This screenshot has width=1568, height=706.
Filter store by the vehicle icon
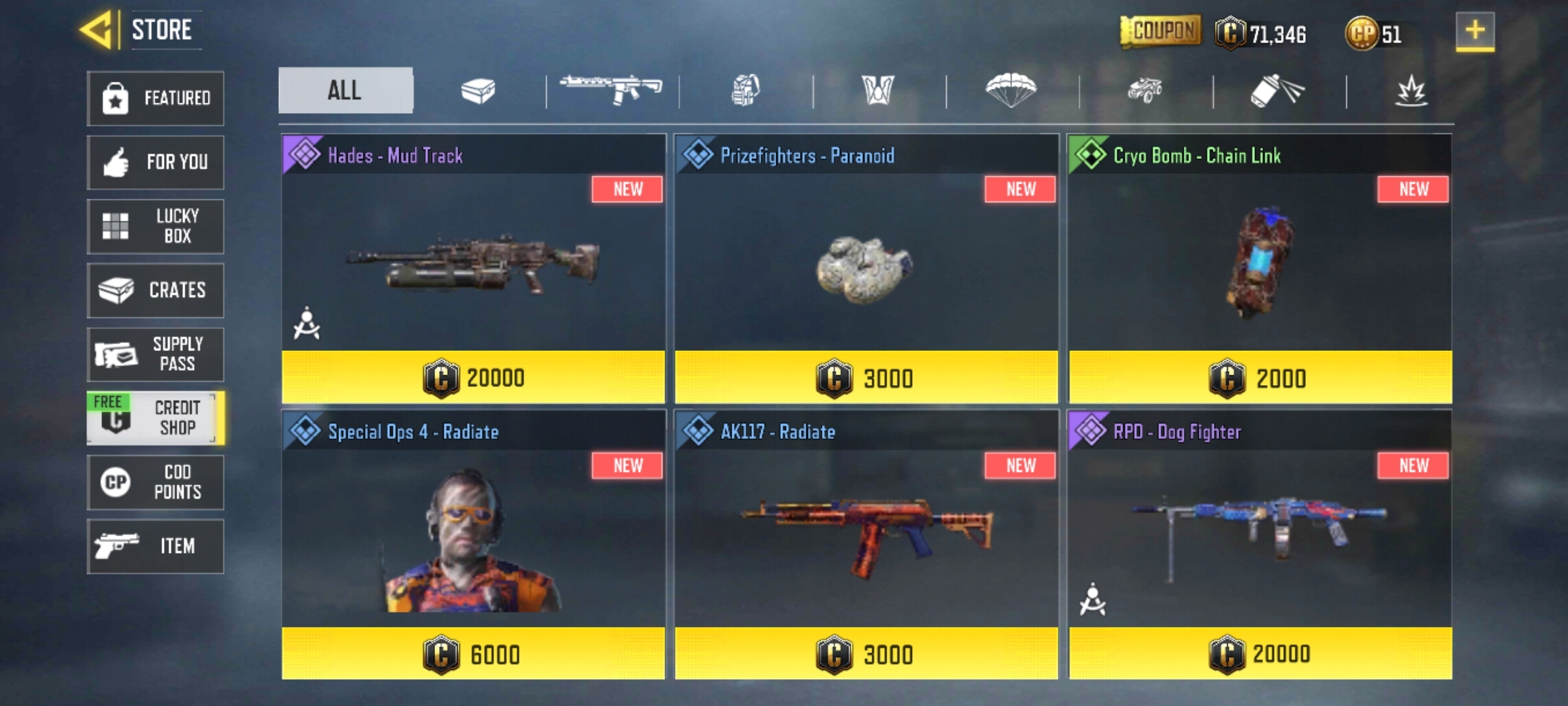coord(1147,92)
